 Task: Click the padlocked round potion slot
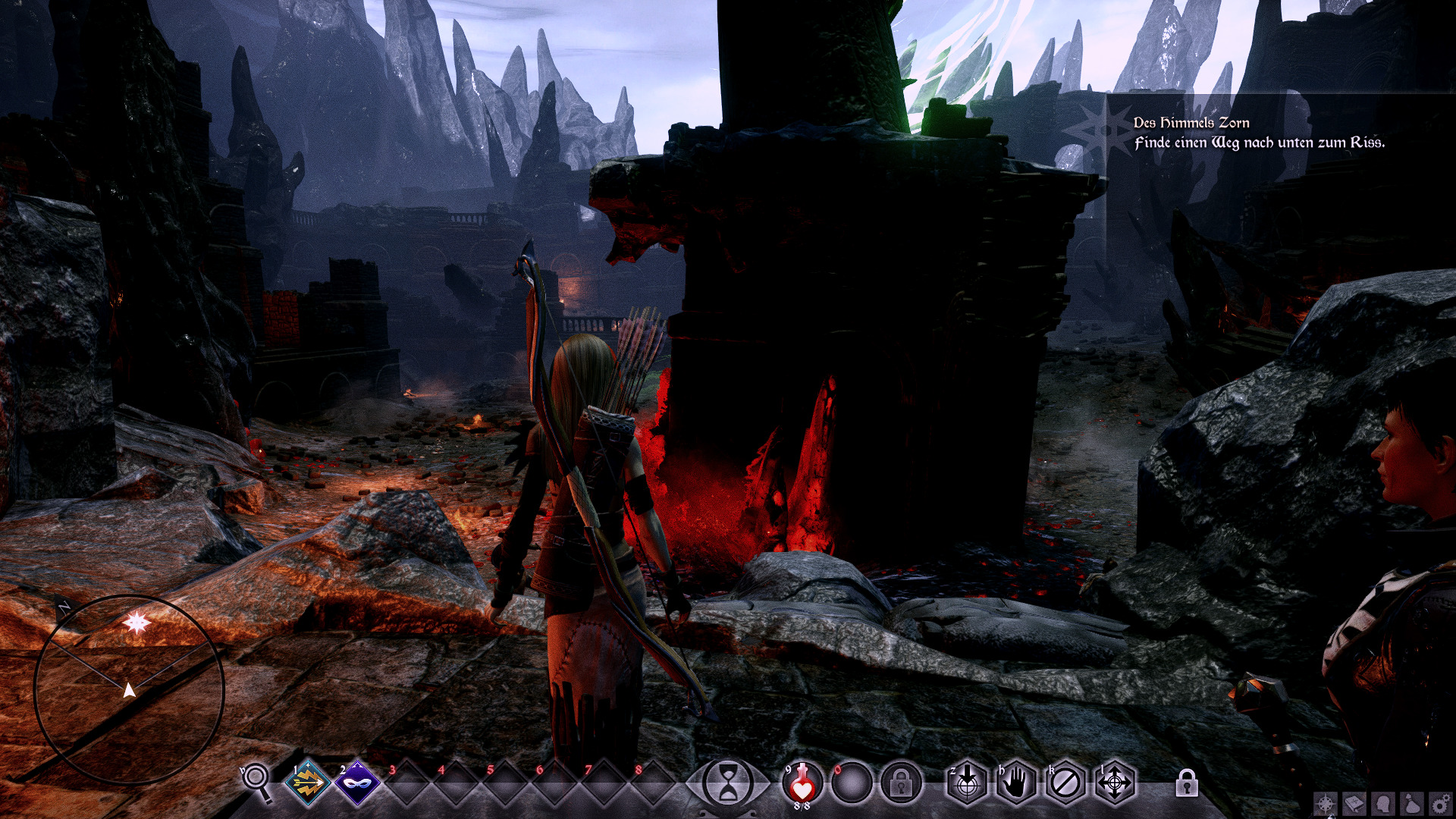click(901, 783)
